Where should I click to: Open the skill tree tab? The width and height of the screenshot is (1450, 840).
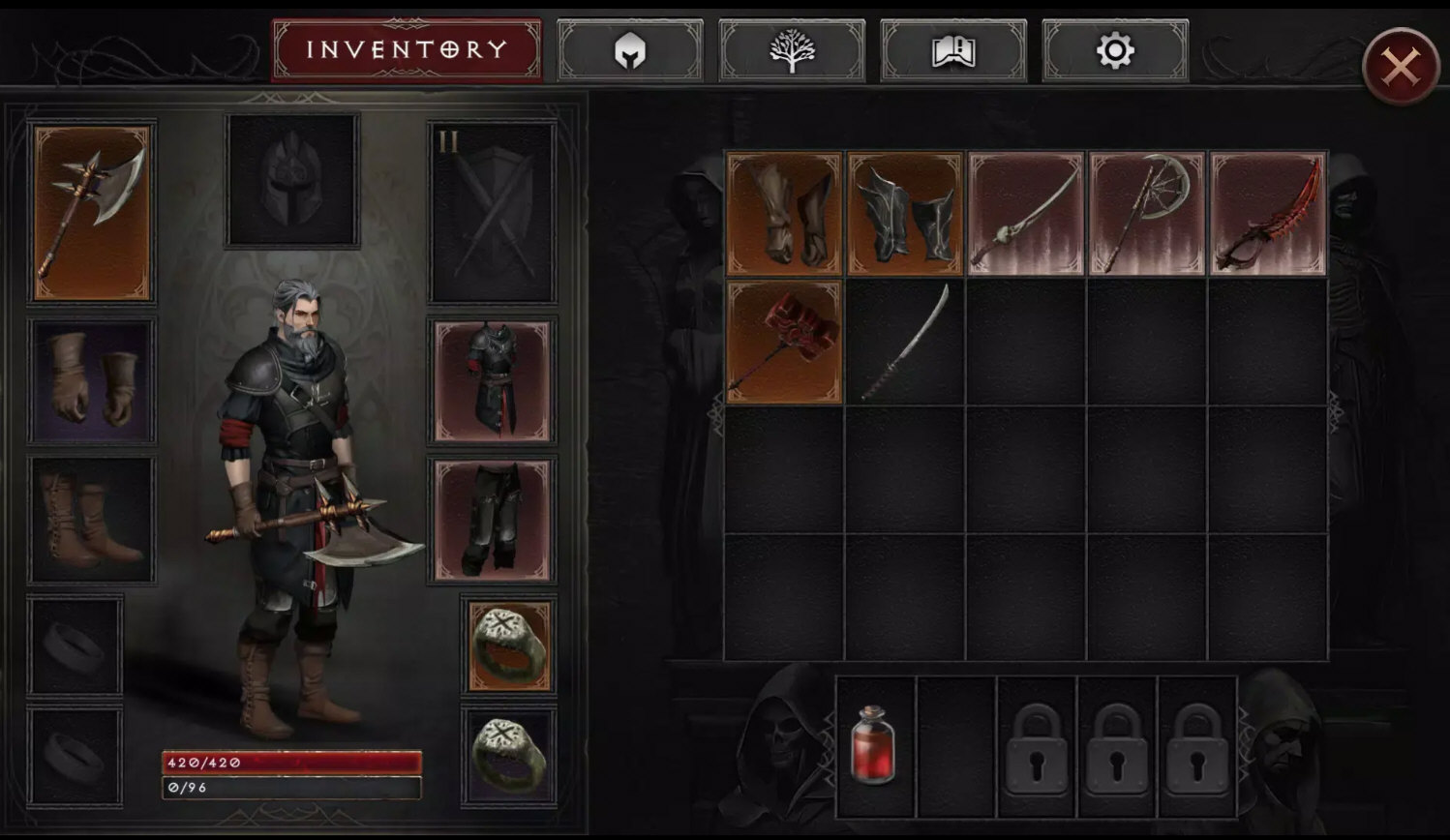tap(792, 50)
